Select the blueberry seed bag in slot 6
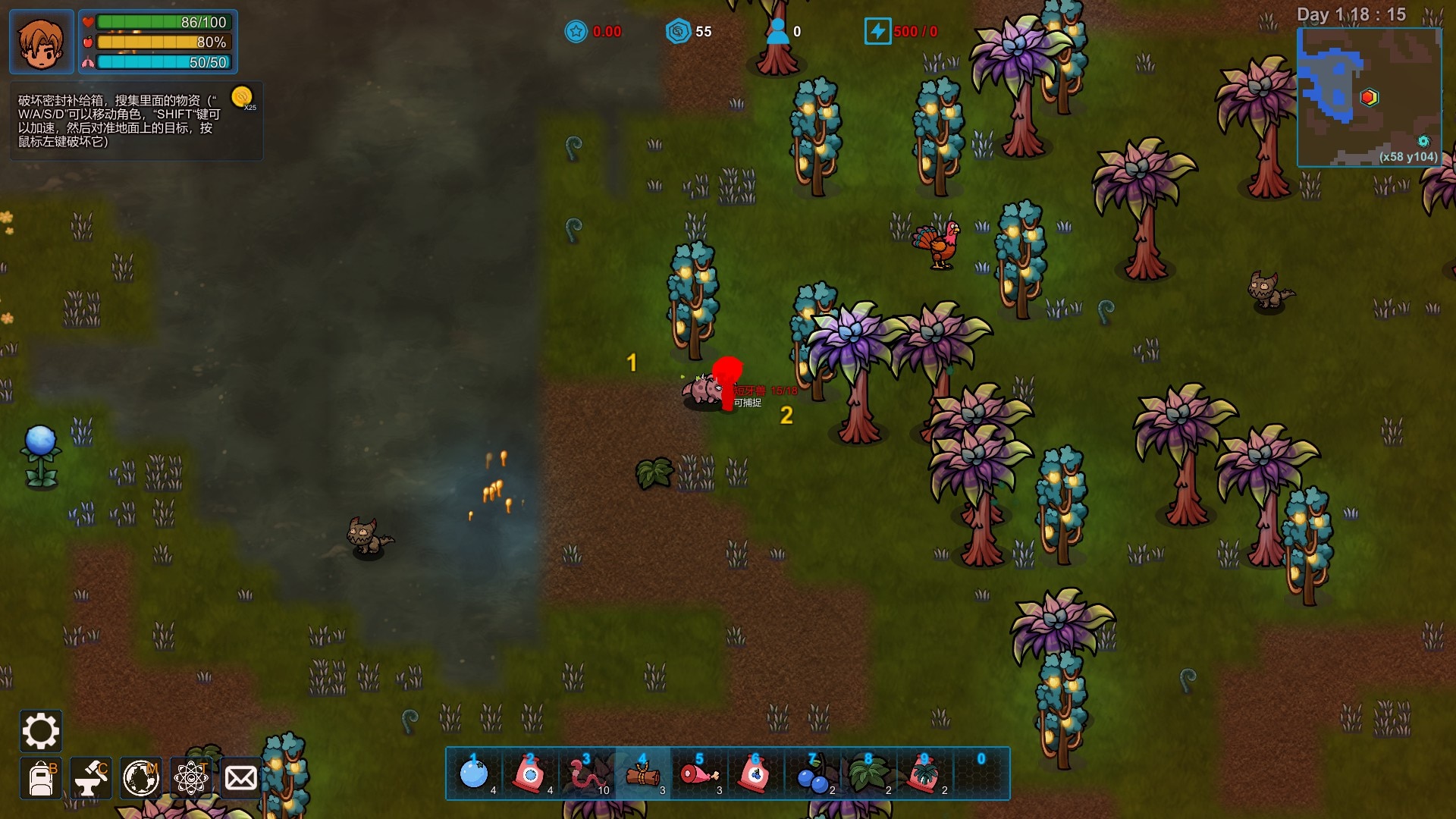The image size is (1456, 819). pos(755,774)
